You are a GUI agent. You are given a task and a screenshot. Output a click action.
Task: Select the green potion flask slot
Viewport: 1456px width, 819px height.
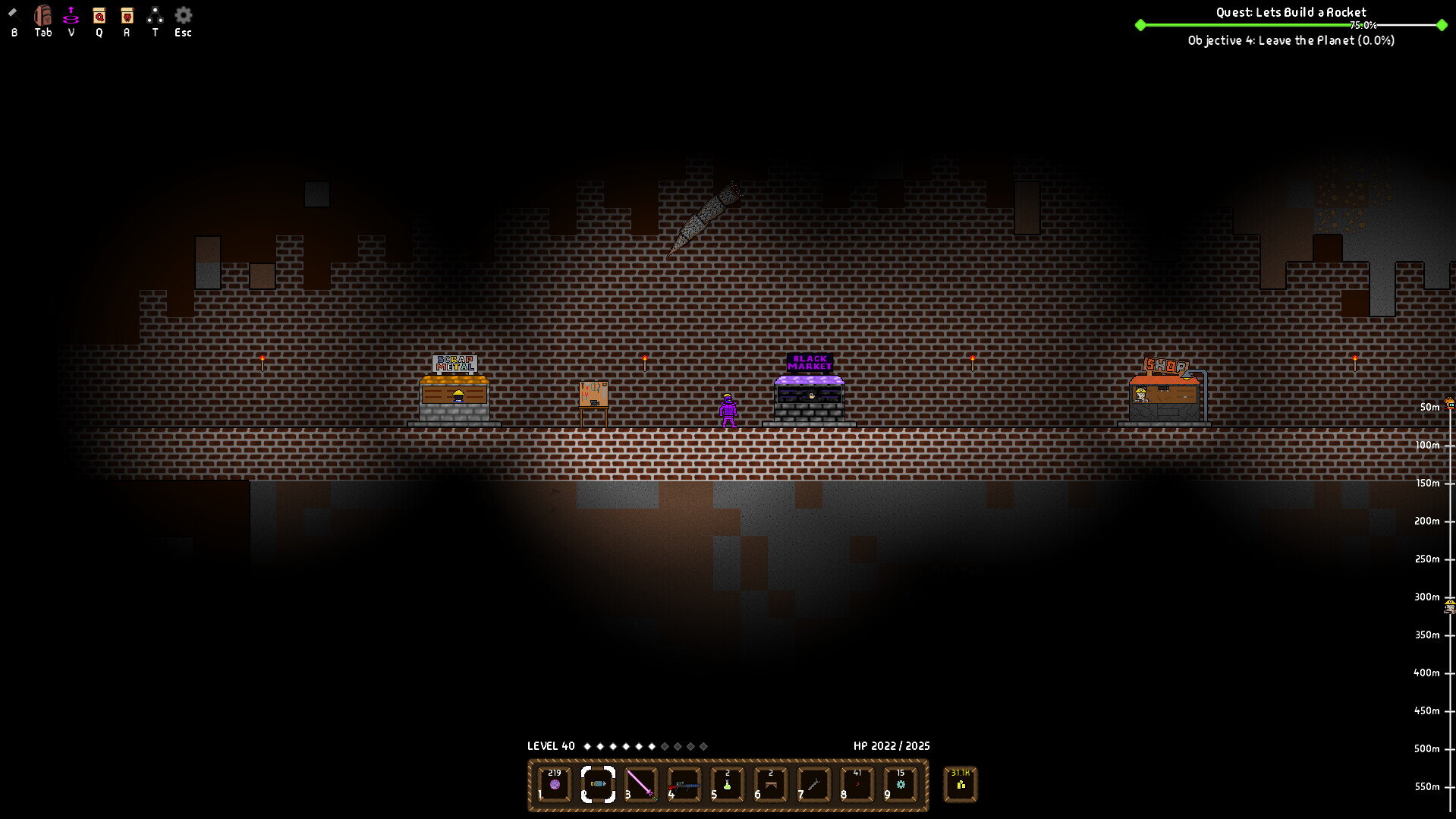click(728, 784)
